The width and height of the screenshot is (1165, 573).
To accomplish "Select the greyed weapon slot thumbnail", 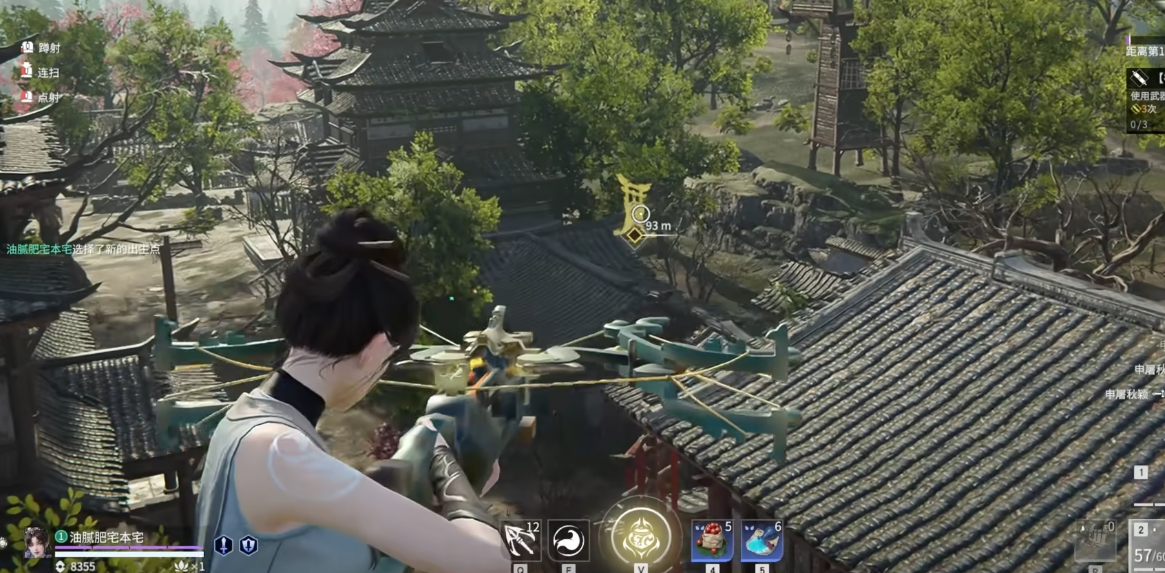I will point(1095,540).
